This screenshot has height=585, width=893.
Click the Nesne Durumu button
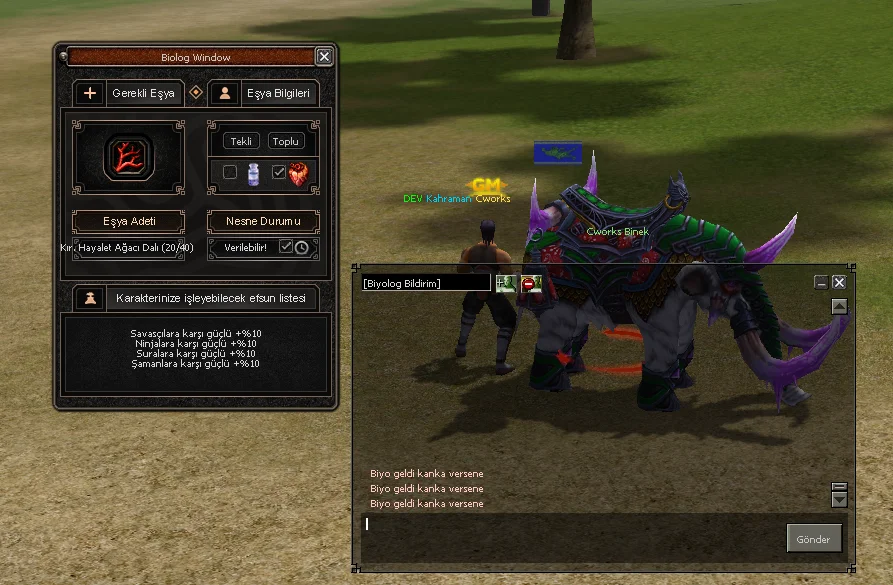pos(263,220)
